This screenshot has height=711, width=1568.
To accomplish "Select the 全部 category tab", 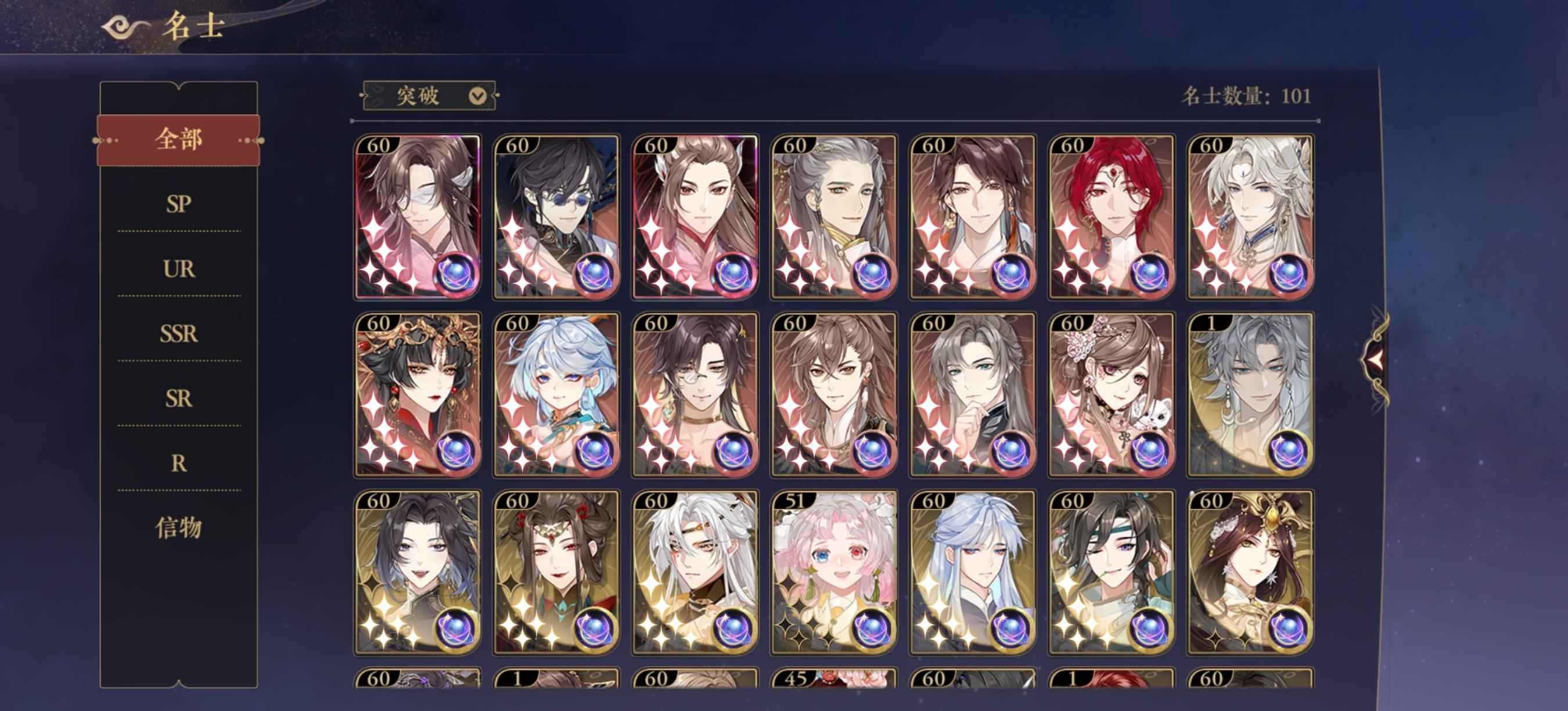I will pos(178,140).
